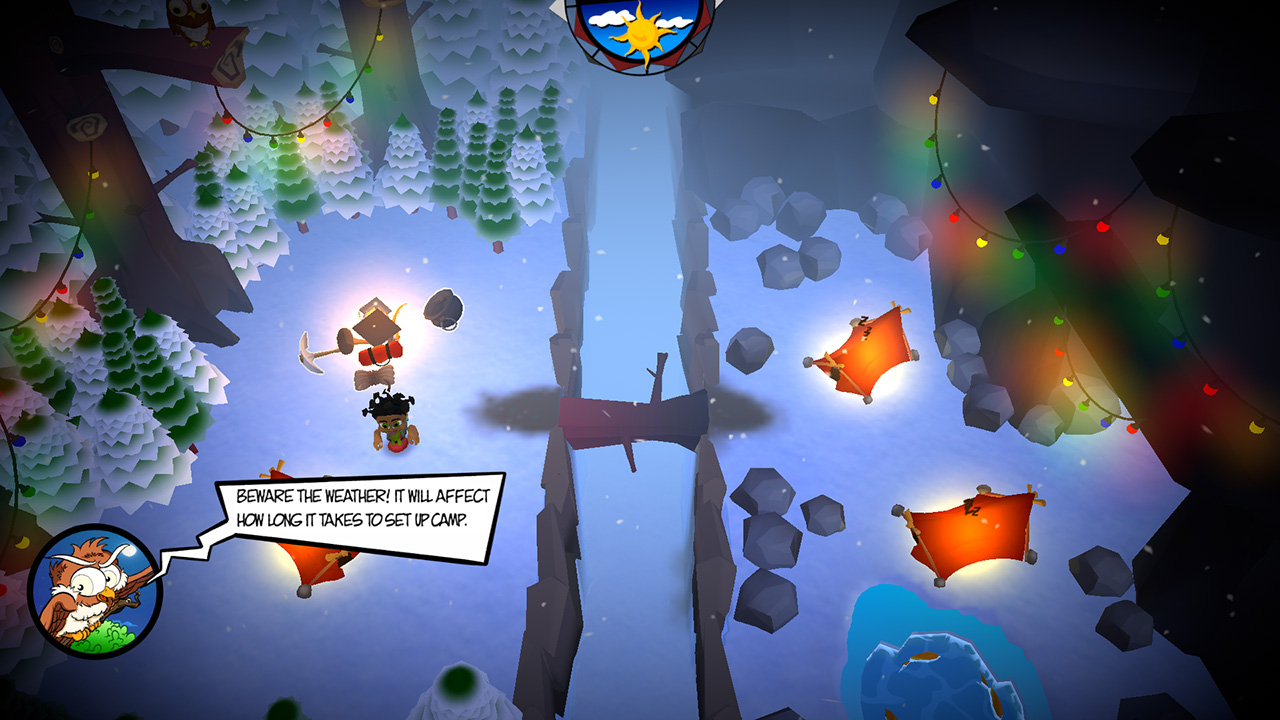This screenshot has width=1280, height=720.
Task: Select the backpack icon above the character
Action: pos(444,310)
